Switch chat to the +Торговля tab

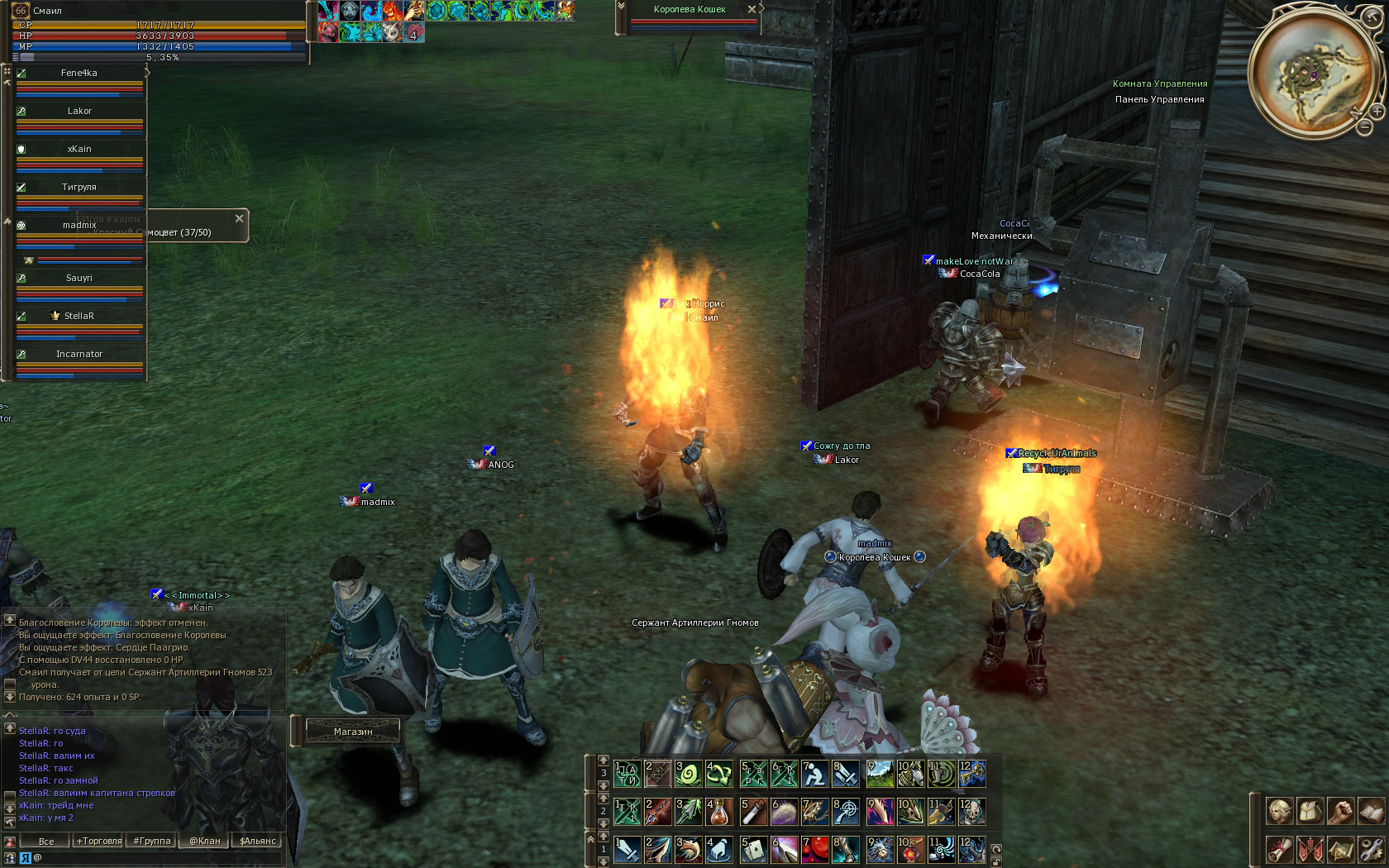pos(99,841)
